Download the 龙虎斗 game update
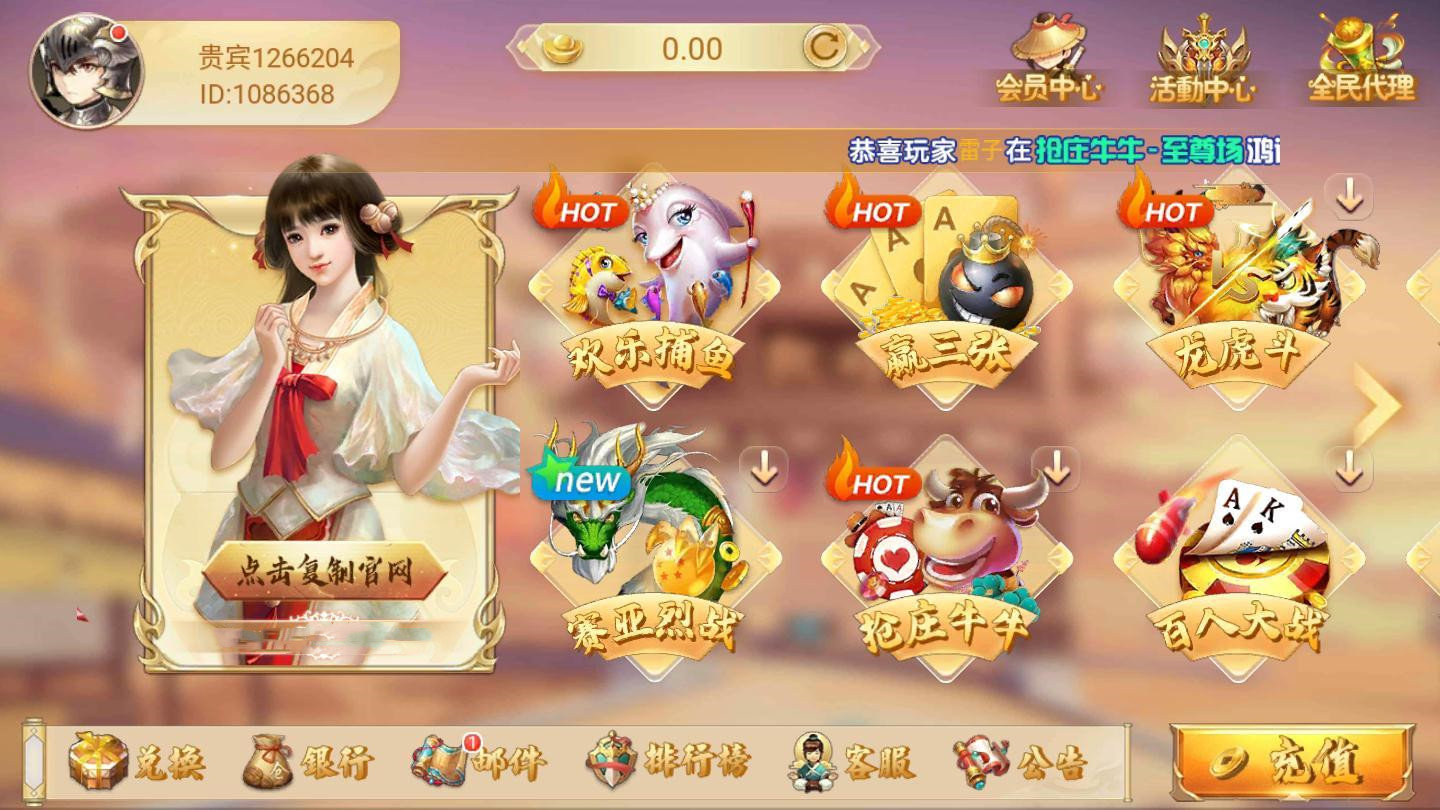 [x=1352, y=199]
